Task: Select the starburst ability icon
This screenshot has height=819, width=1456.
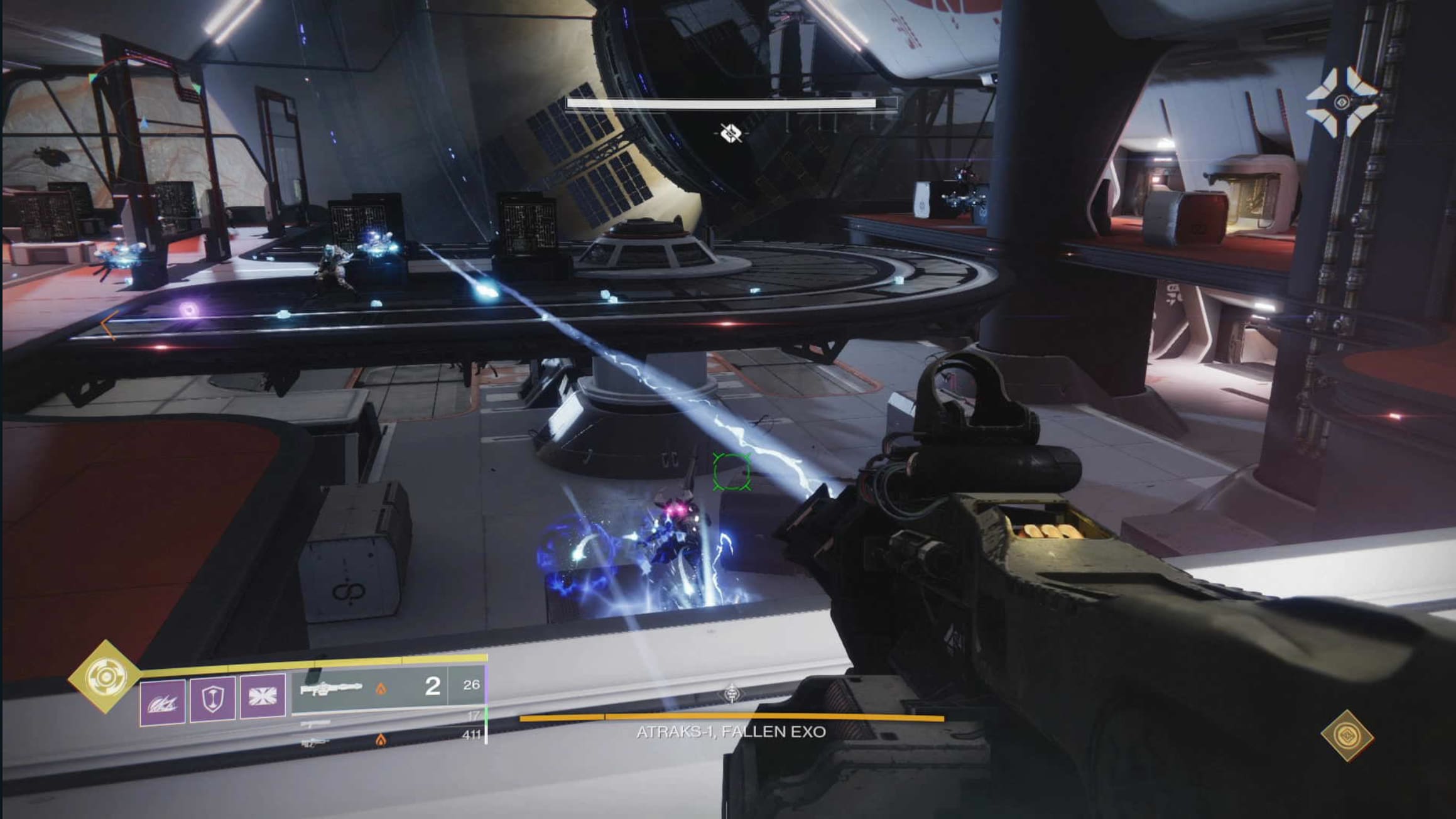Action: [x=263, y=697]
